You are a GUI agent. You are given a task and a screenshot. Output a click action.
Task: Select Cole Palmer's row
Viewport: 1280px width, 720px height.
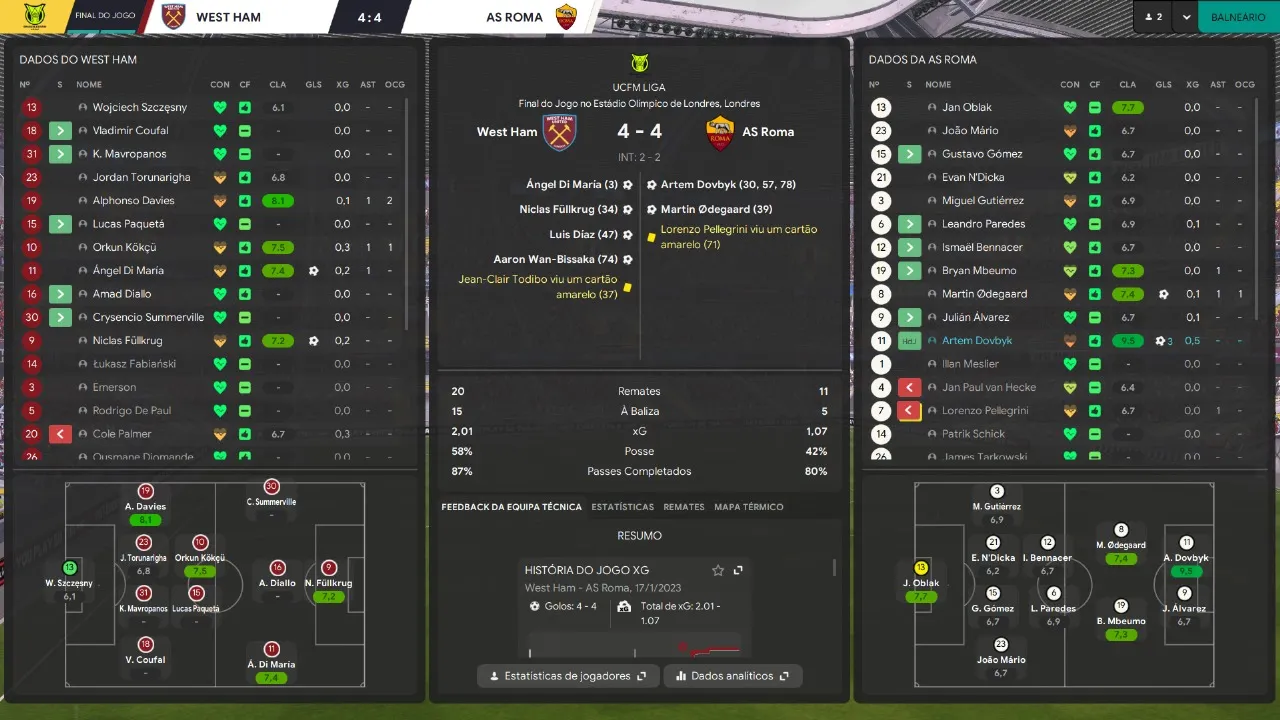[122, 434]
